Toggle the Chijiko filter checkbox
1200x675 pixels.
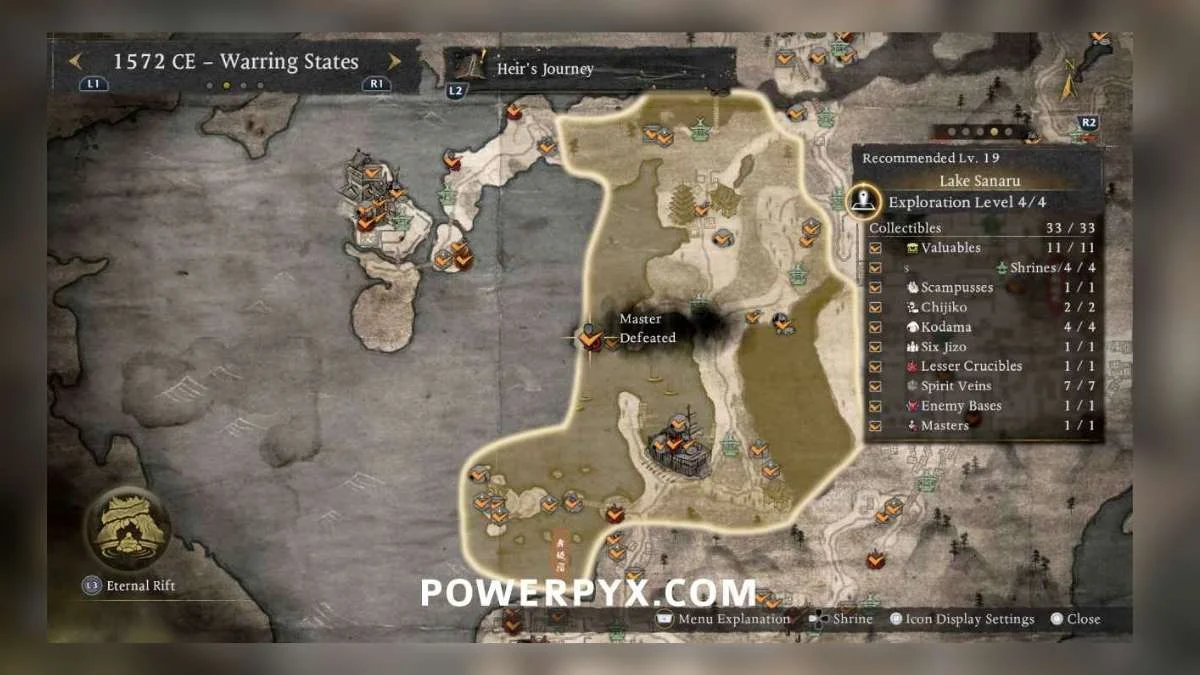[876, 307]
